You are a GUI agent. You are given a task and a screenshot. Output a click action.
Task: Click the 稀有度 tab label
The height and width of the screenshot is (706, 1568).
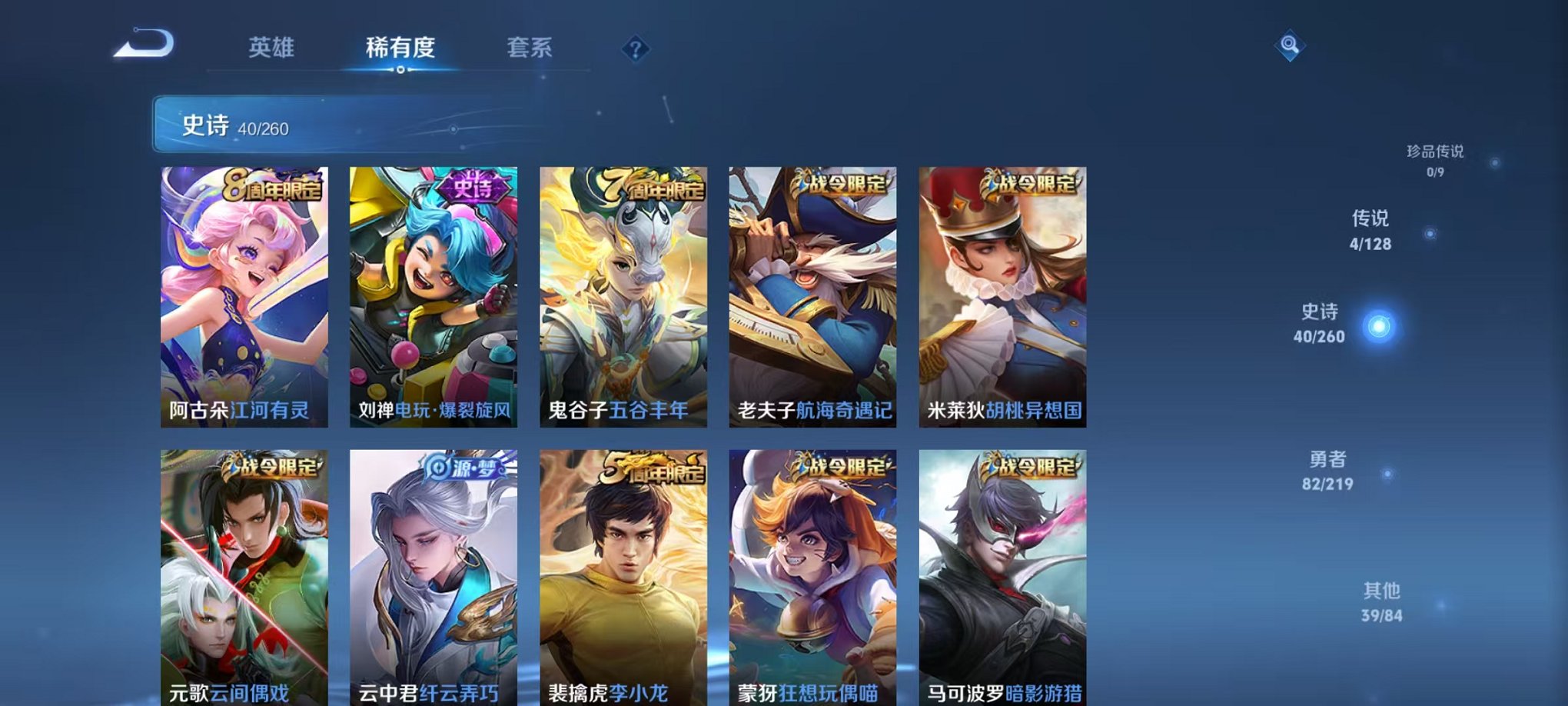pyautogui.click(x=400, y=48)
